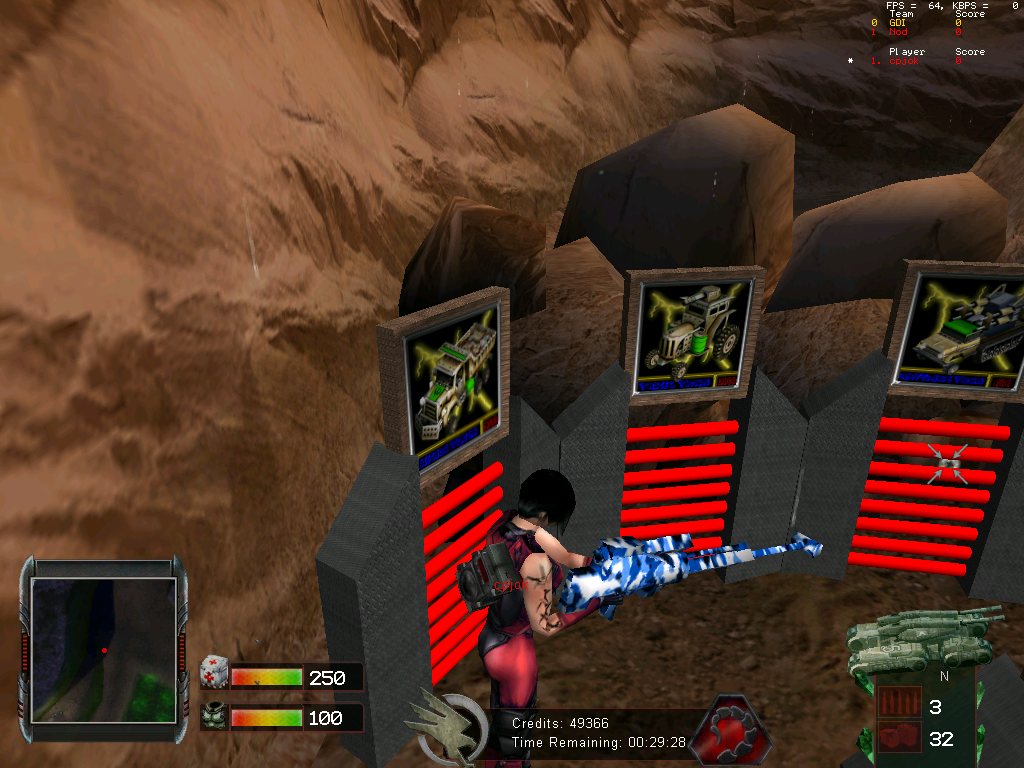Click the red Nod emblem
The width and height of the screenshot is (1024, 768).
pyautogui.click(x=727, y=730)
